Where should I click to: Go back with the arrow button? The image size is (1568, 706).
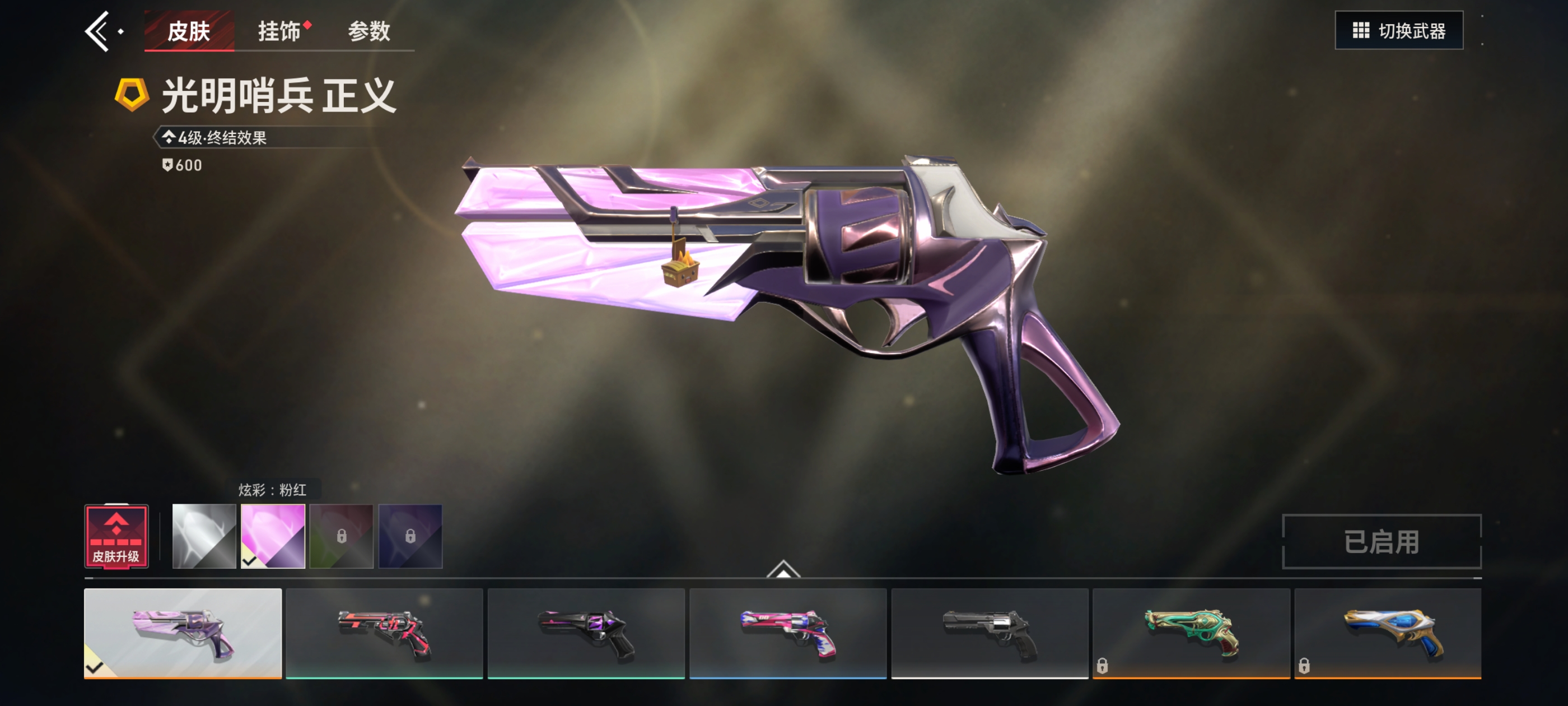[97, 31]
